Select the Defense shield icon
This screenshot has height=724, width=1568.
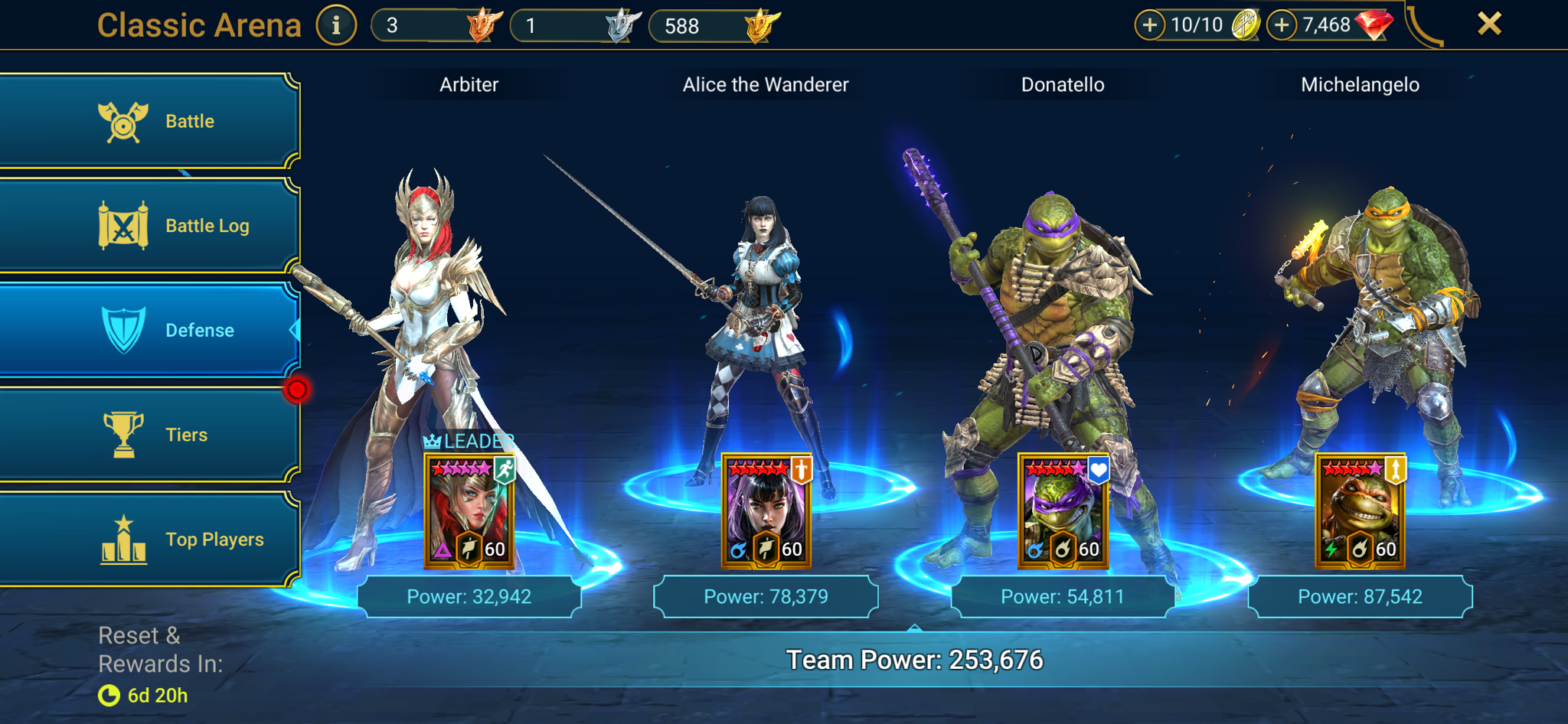pyautogui.click(x=125, y=330)
